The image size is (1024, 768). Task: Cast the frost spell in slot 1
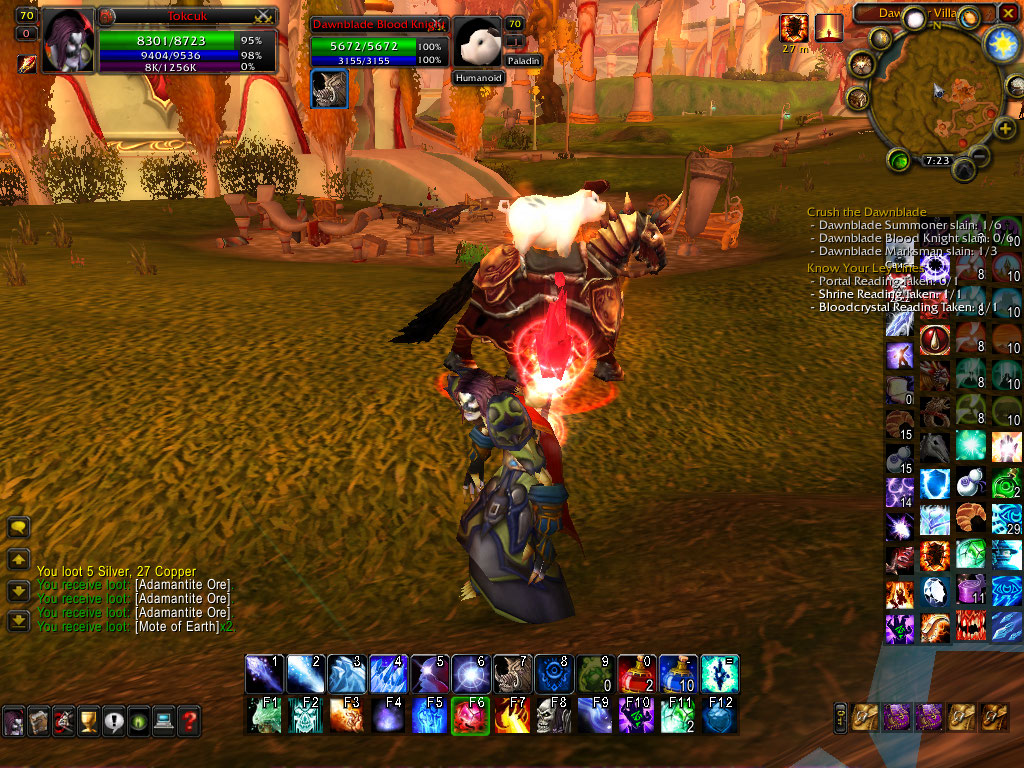pos(264,674)
